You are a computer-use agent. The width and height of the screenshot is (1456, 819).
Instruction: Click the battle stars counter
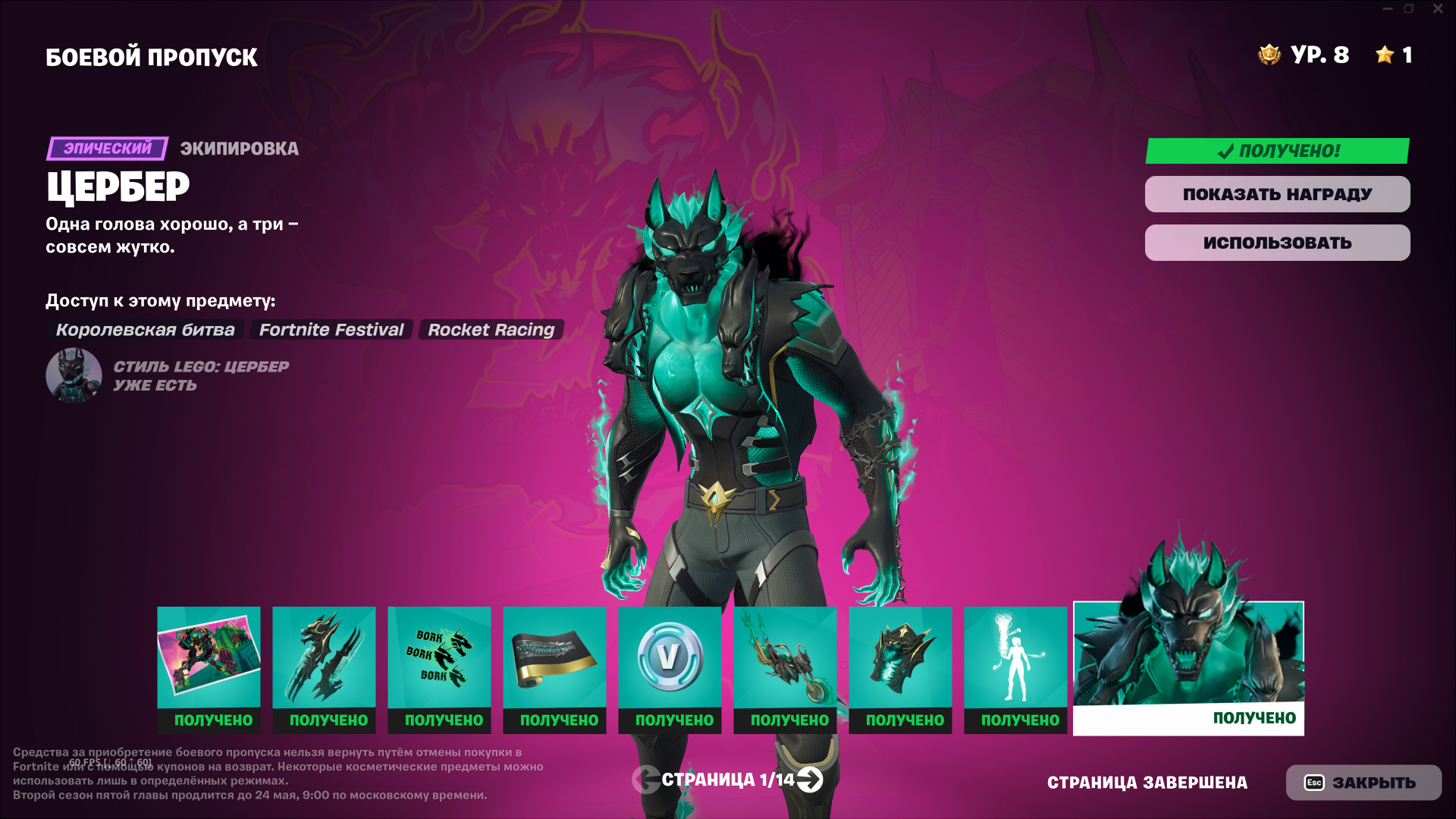(1394, 55)
